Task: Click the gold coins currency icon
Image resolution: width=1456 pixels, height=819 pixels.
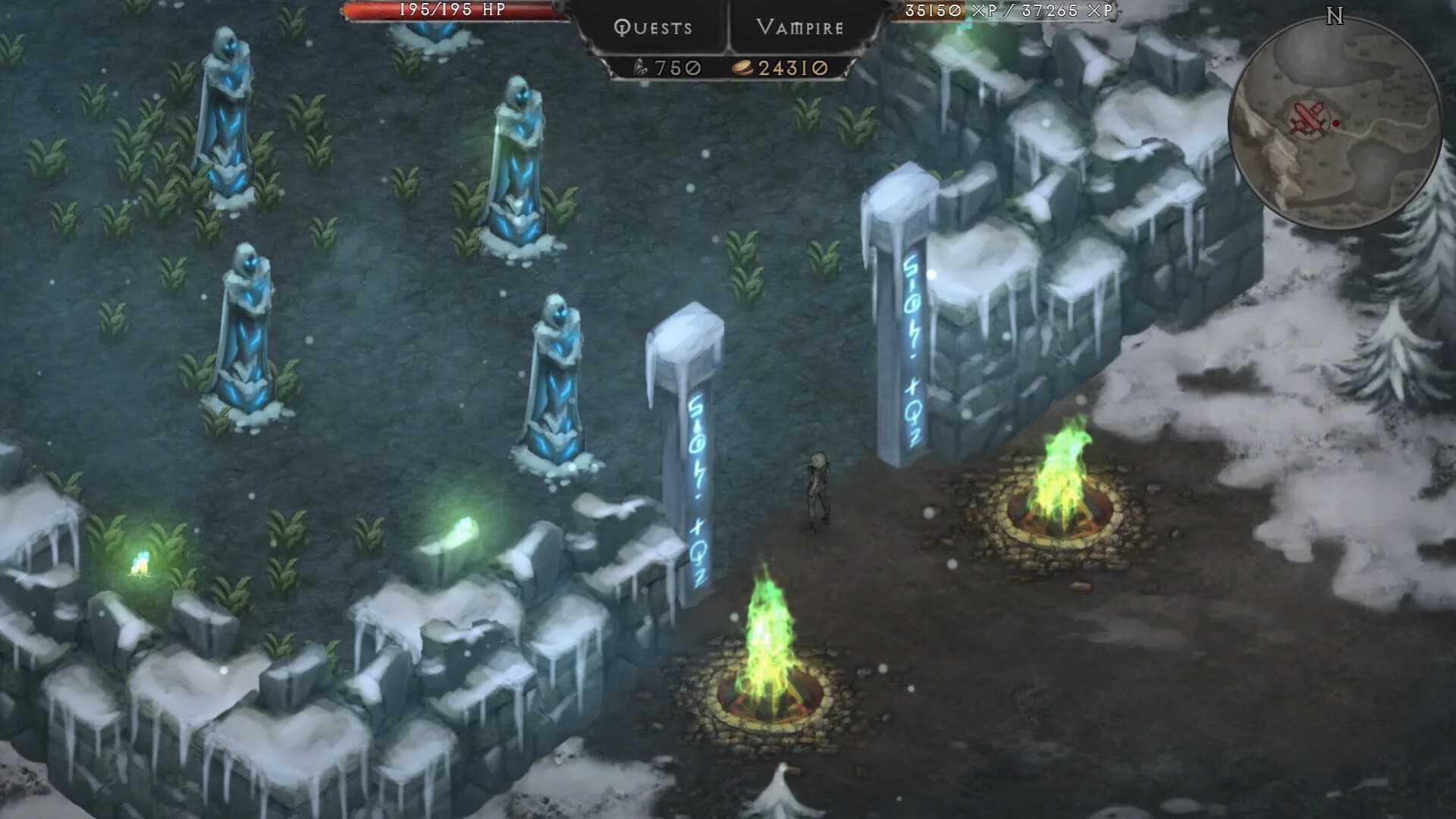Action: pos(743,67)
